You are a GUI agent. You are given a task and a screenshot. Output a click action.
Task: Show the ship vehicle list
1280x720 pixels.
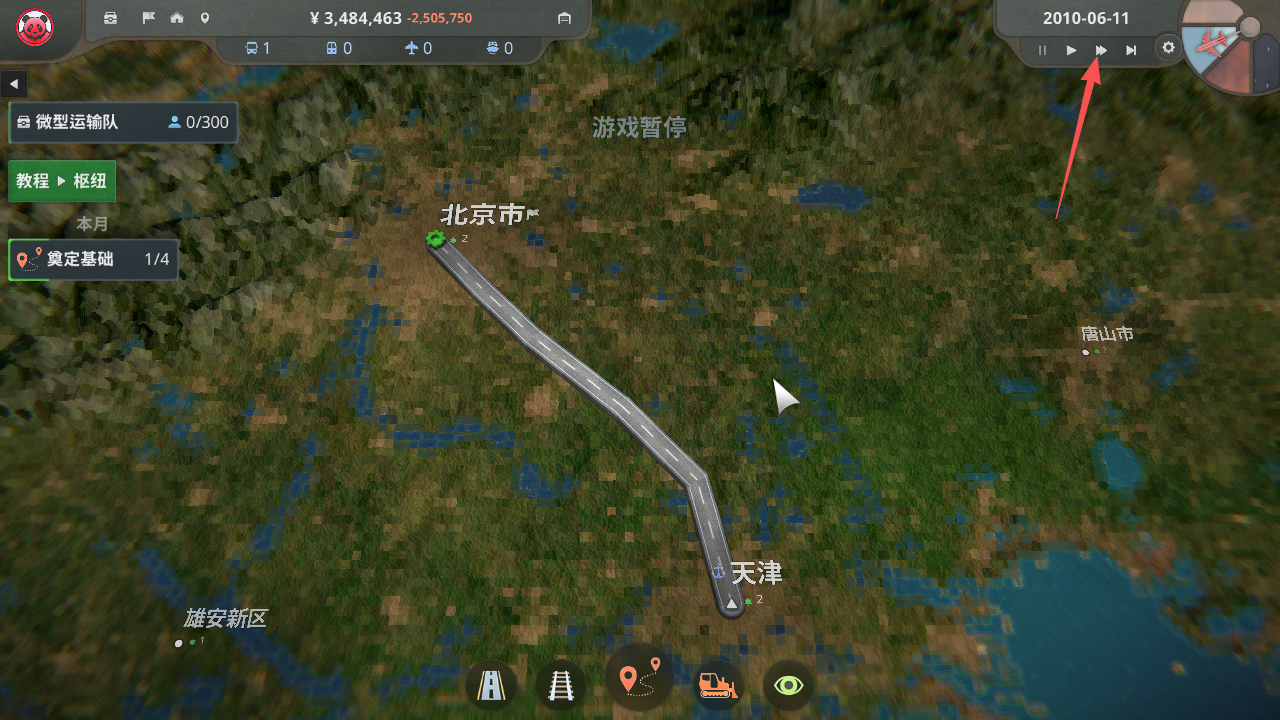(x=499, y=48)
